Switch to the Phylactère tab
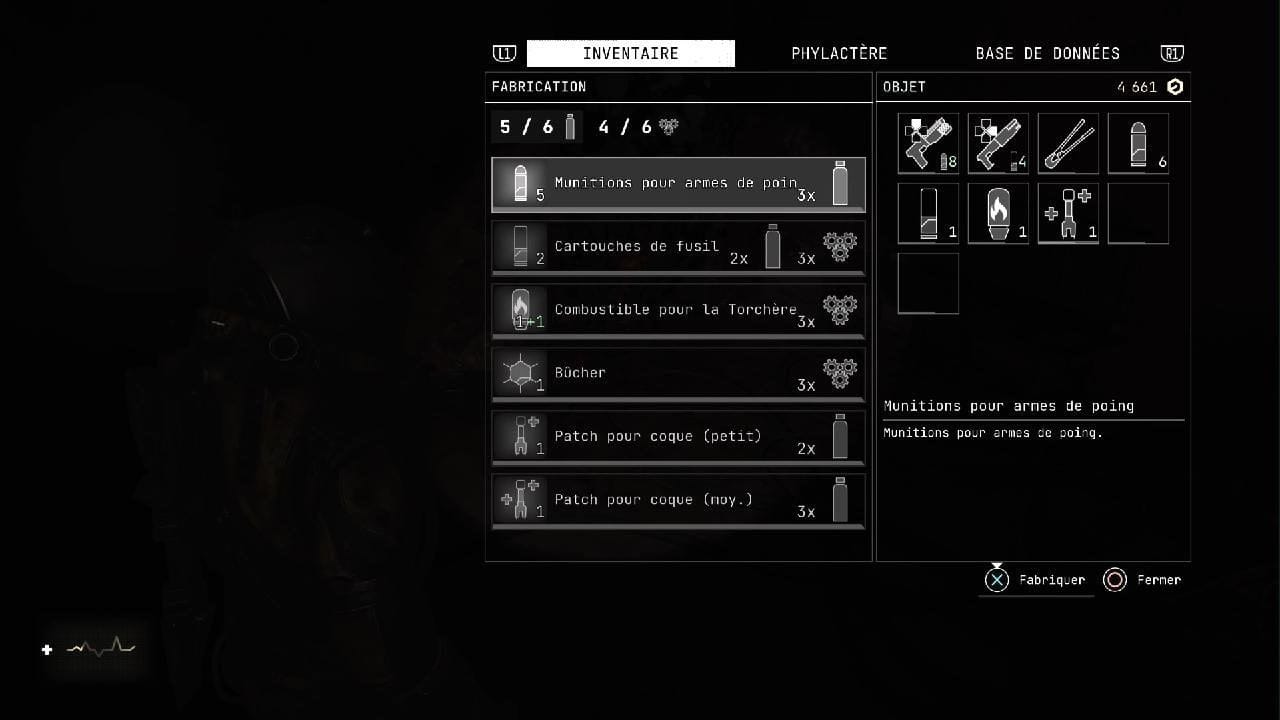Image resolution: width=1280 pixels, height=720 pixels. pyautogui.click(x=838, y=53)
